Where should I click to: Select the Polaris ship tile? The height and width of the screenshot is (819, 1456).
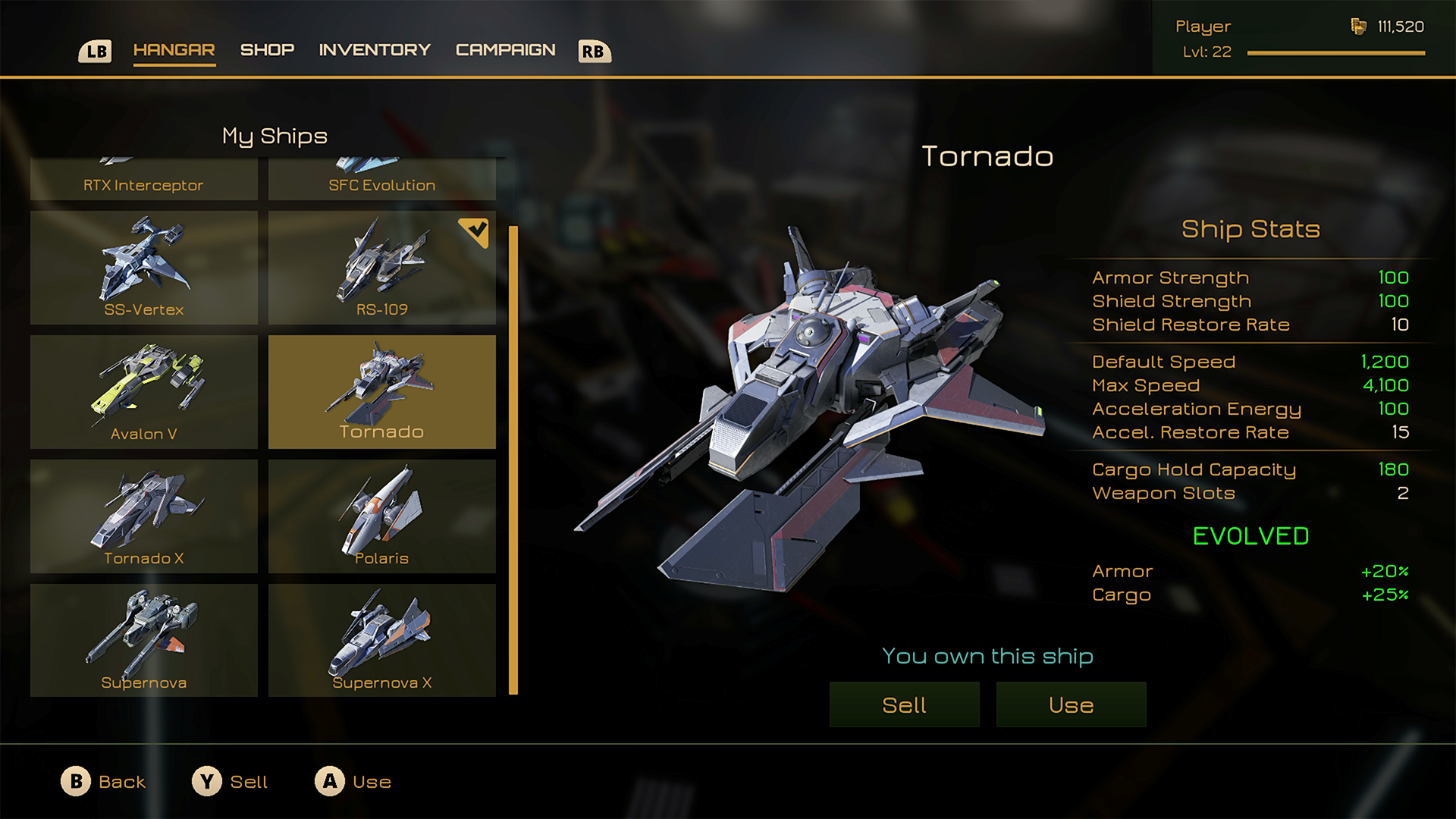pyautogui.click(x=382, y=516)
